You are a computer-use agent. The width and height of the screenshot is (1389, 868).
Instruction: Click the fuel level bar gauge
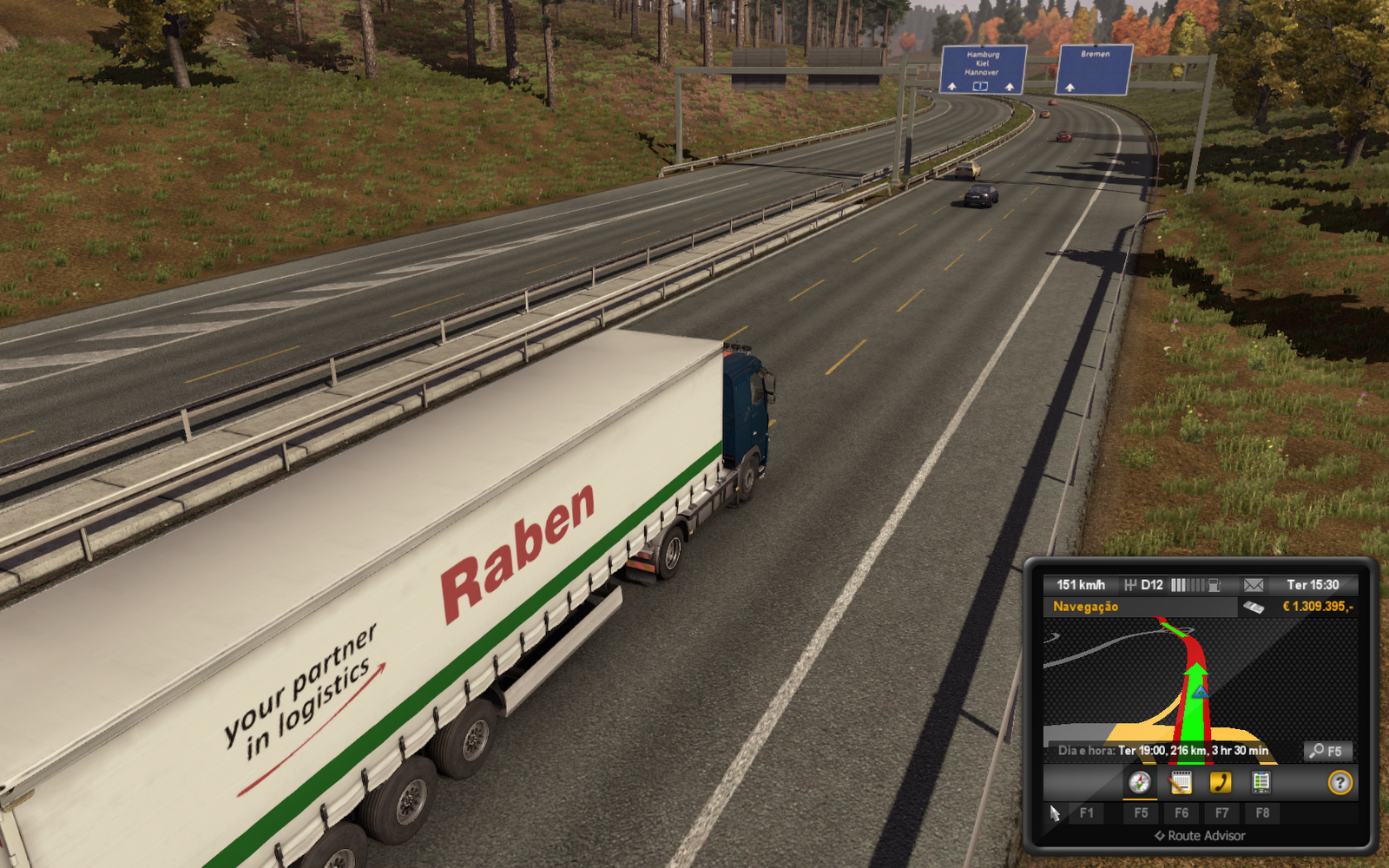[x=1188, y=585]
